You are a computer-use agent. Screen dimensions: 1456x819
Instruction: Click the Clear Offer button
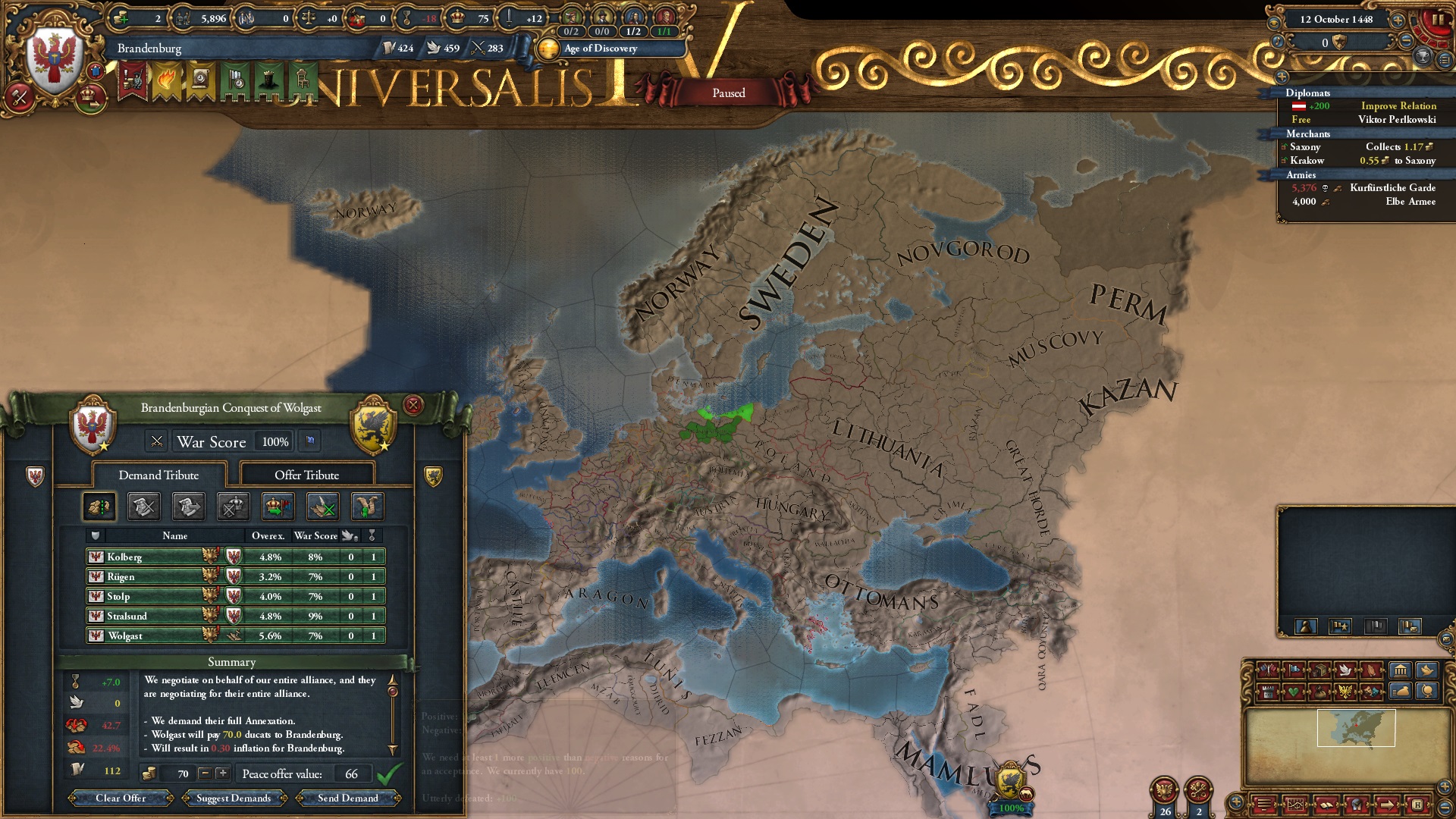(x=119, y=799)
